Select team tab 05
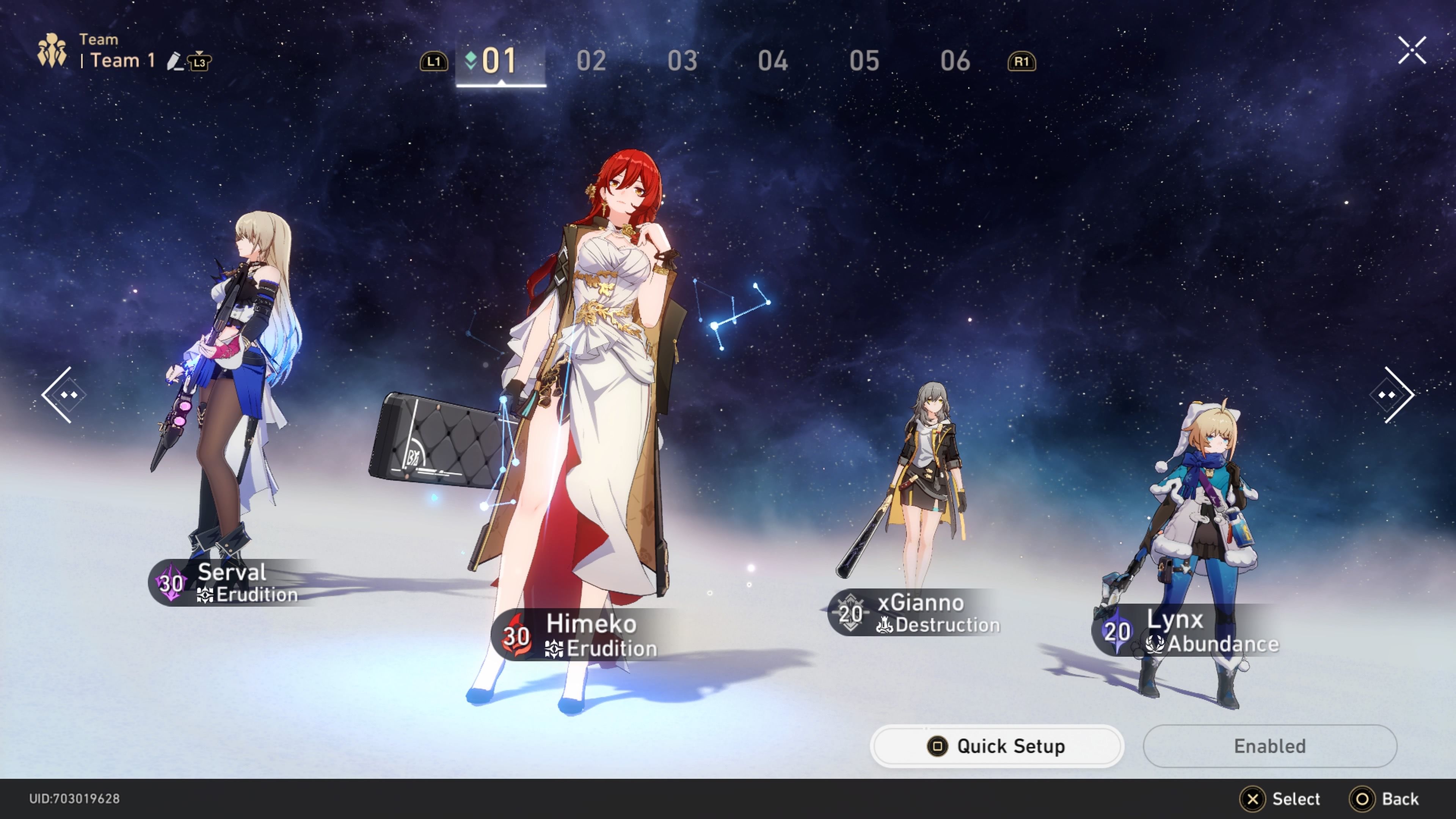The image size is (1456, 819). click(864, 61)
